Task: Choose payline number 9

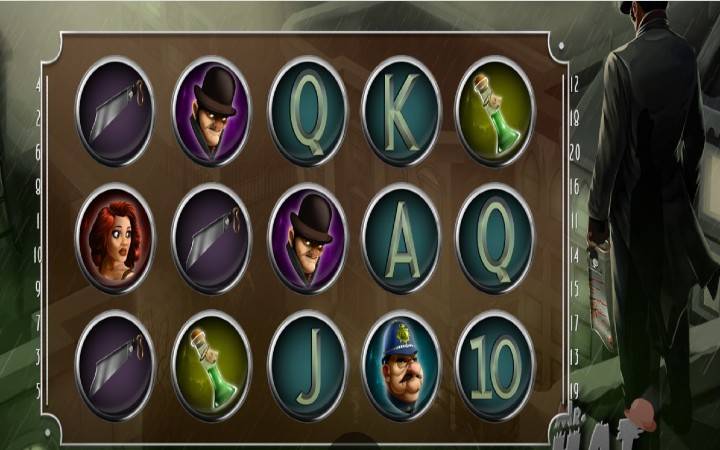Action: pos(38,288)
